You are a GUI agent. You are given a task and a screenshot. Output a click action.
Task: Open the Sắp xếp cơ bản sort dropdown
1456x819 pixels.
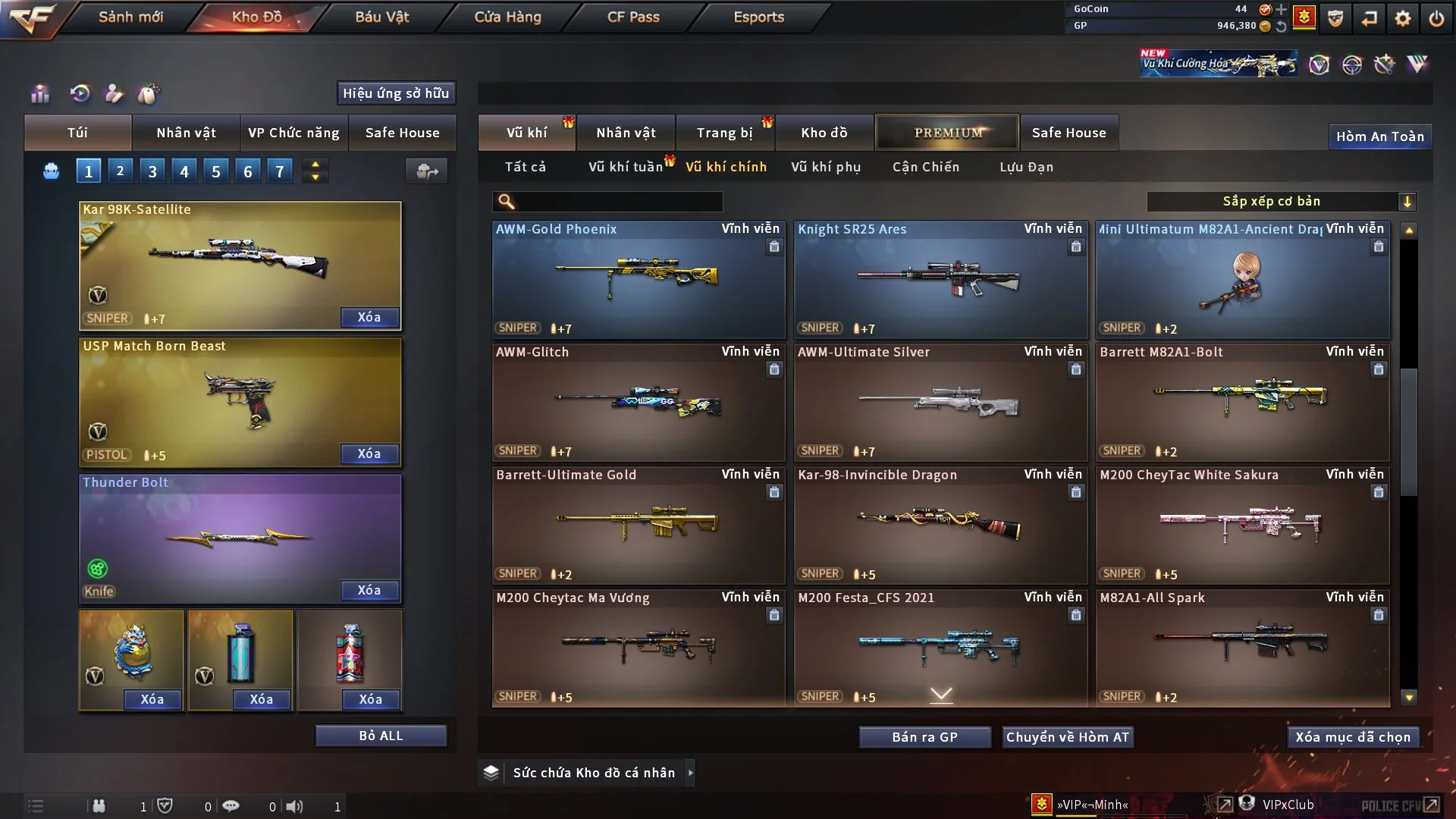coord(1281,202)
